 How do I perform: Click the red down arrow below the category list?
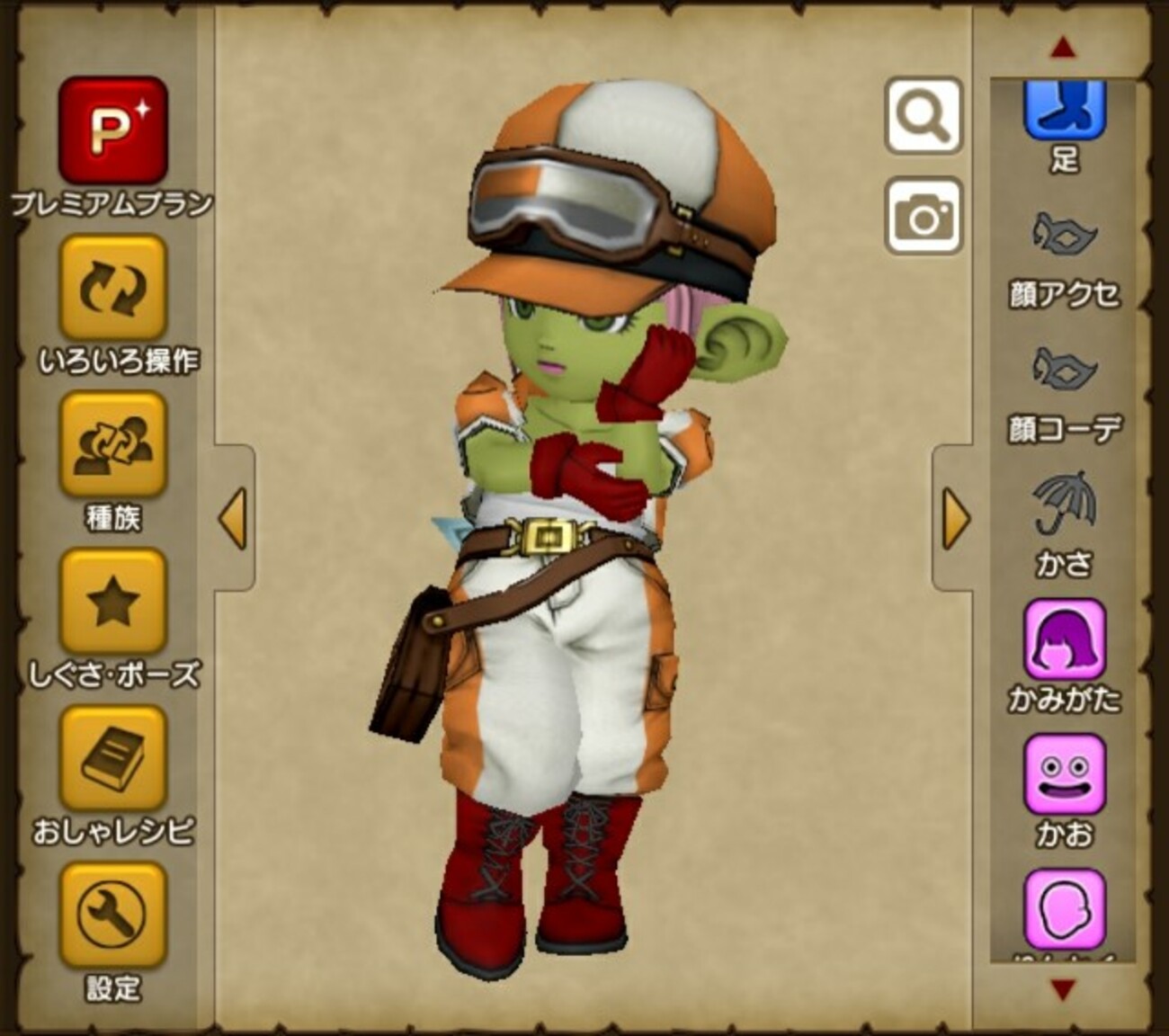click(x=1064, y=990)
